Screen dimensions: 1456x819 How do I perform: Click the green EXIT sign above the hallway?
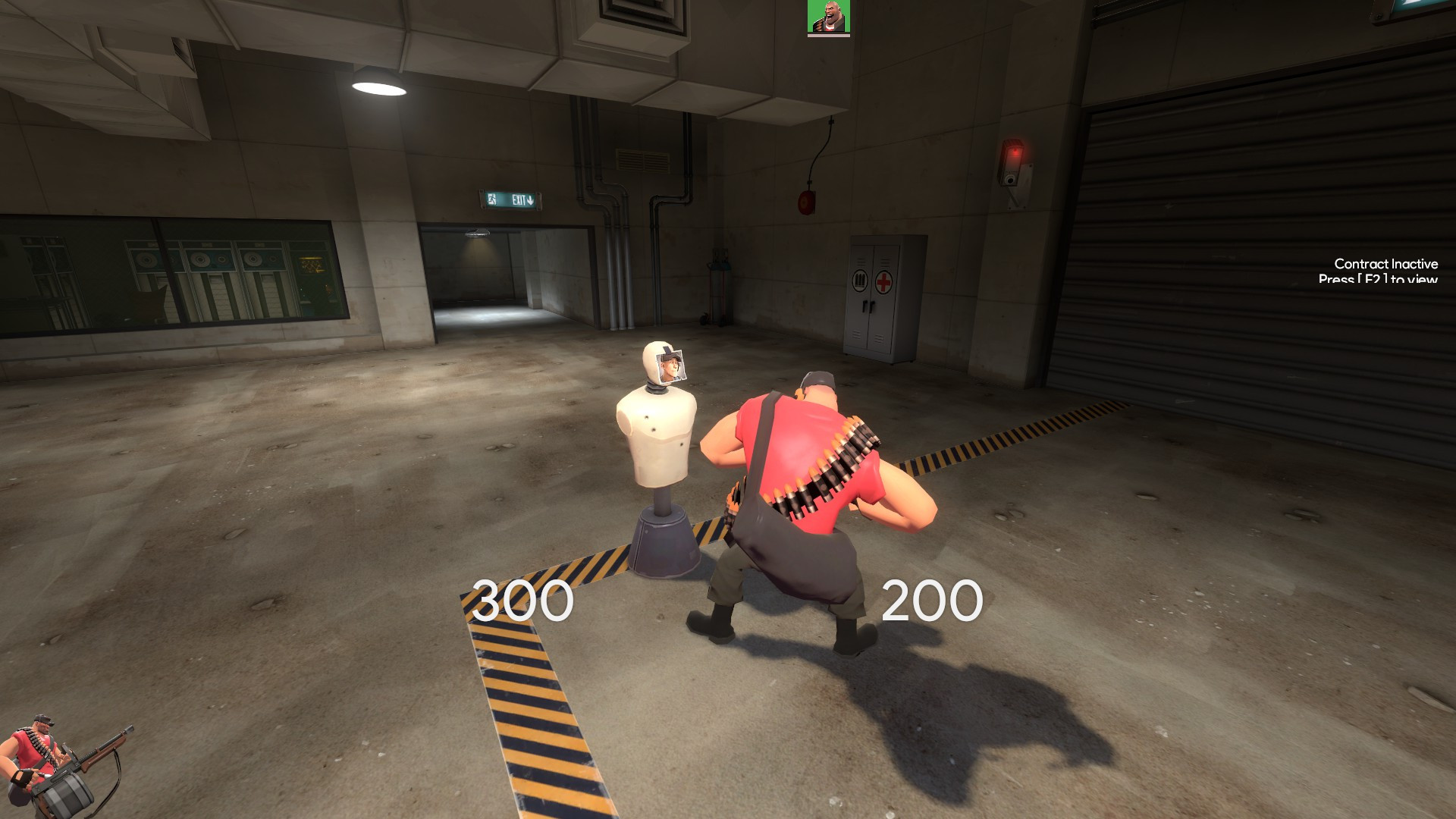[x=510, y=199]
